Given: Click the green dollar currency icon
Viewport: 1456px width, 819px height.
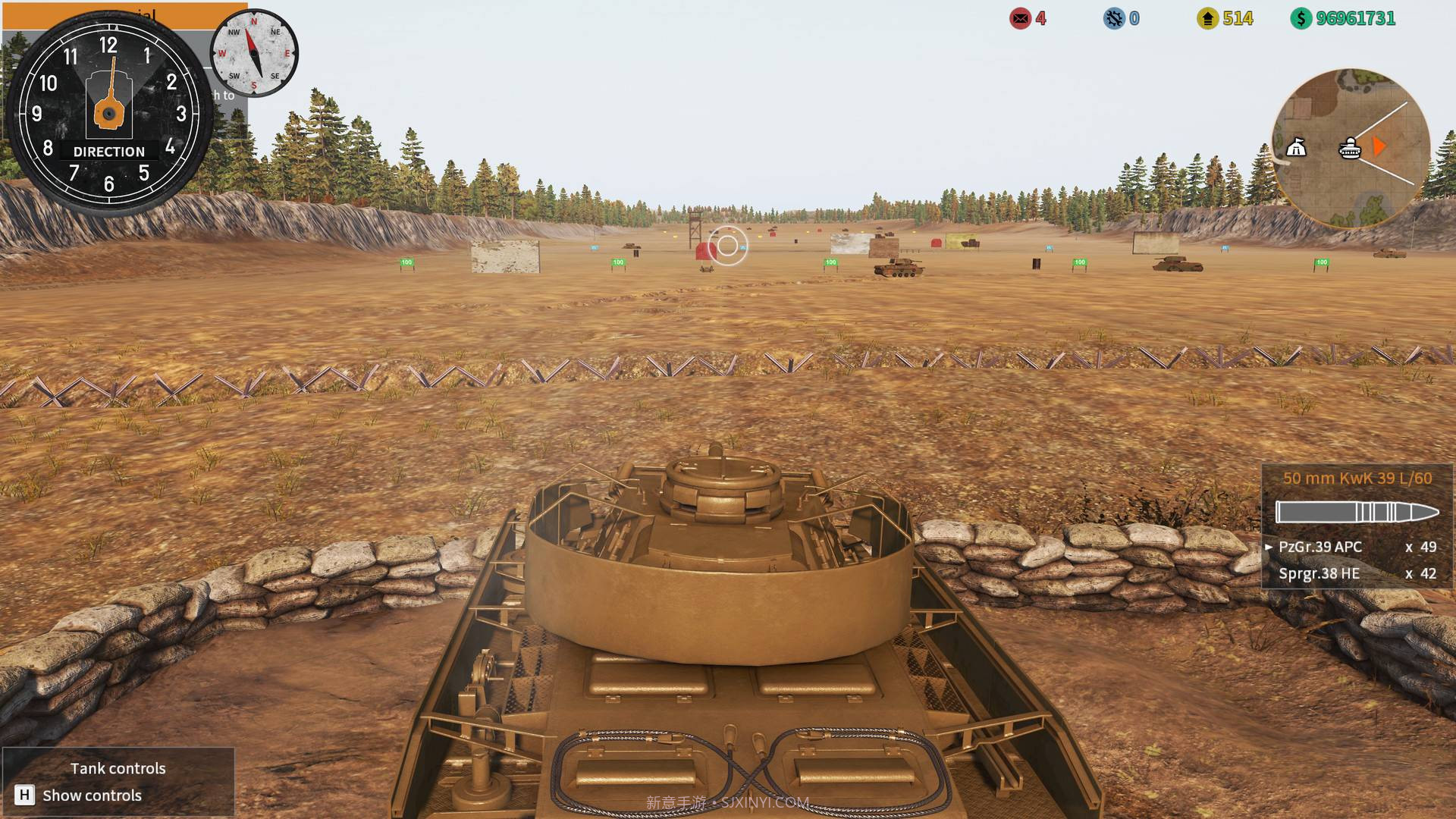Looking at the screenshot, I should (1301, 19).
